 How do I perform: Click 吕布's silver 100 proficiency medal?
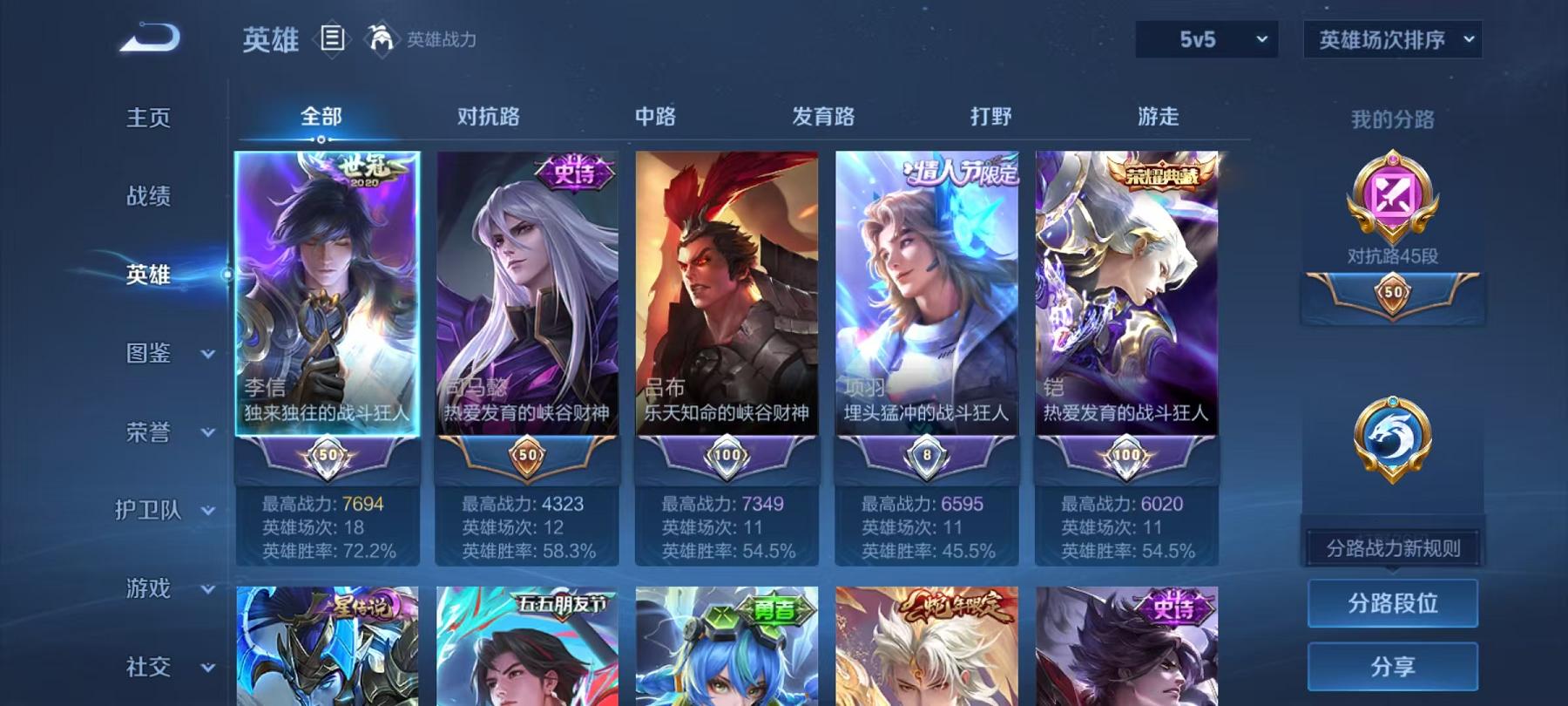pyautogui.click(x=729, y=454)
